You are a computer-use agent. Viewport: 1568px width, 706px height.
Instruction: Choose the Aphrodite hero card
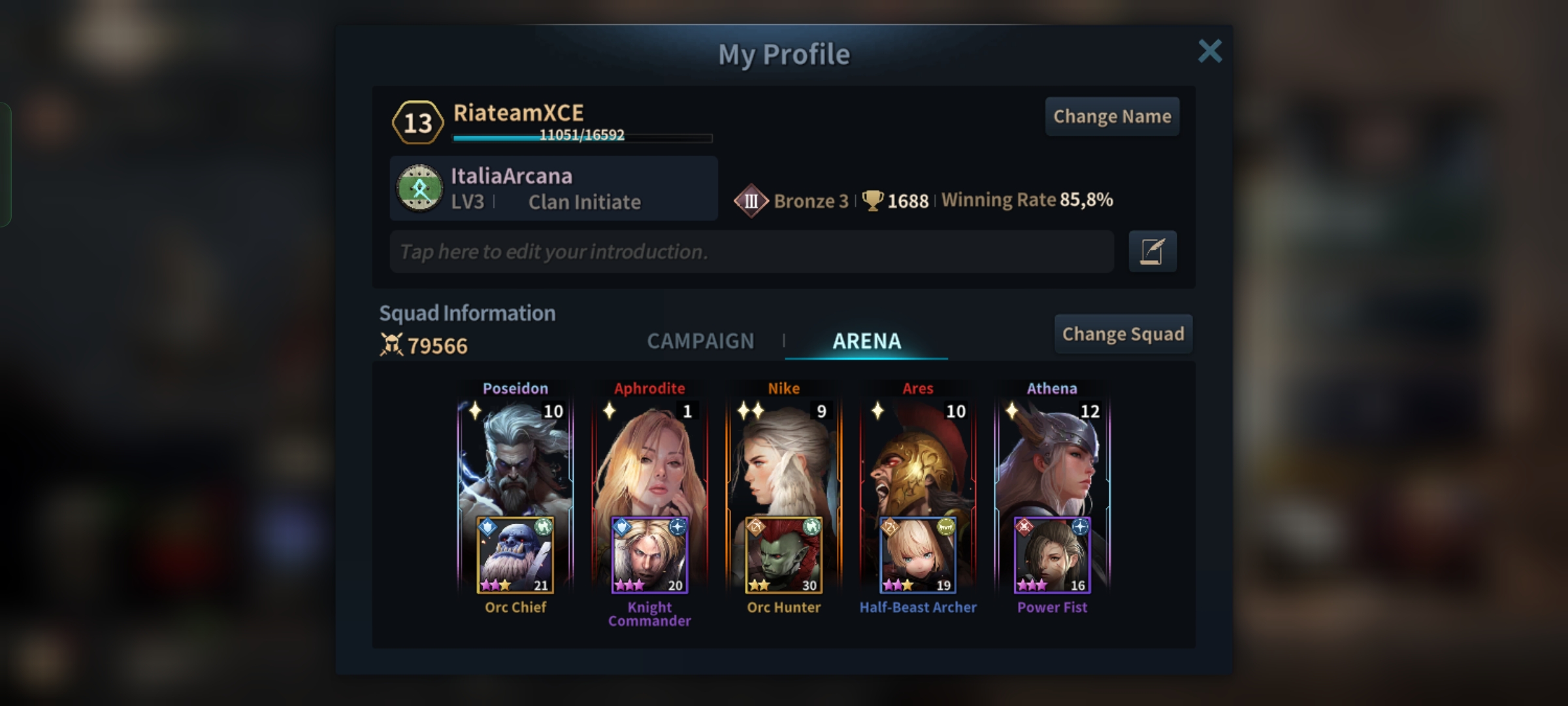point(649,458)
